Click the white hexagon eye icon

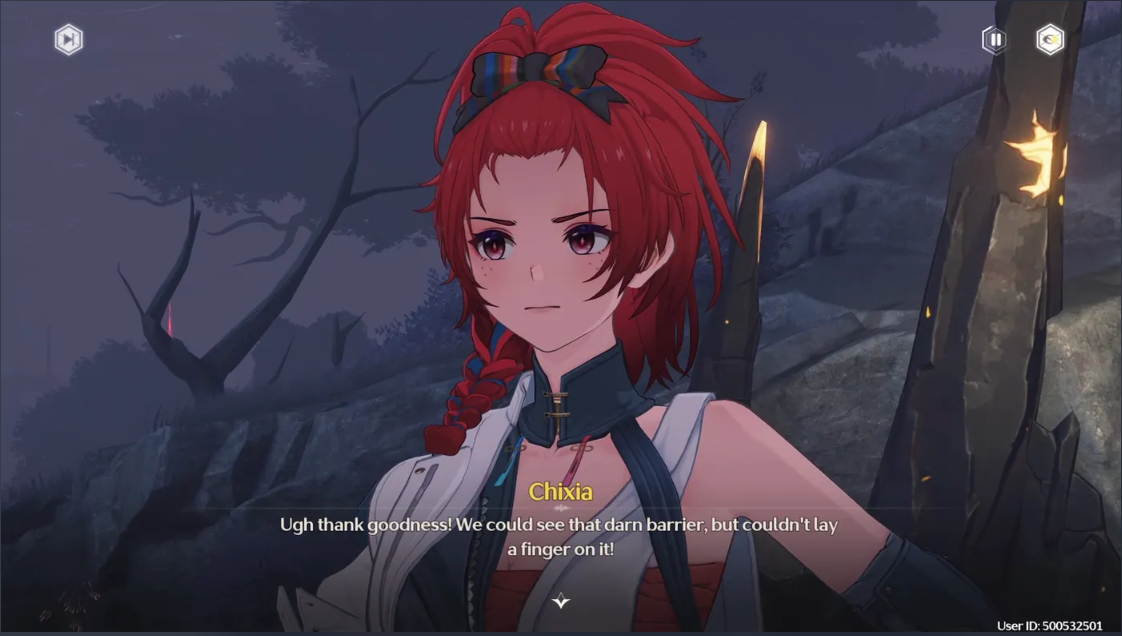[x=1050, y=40]
